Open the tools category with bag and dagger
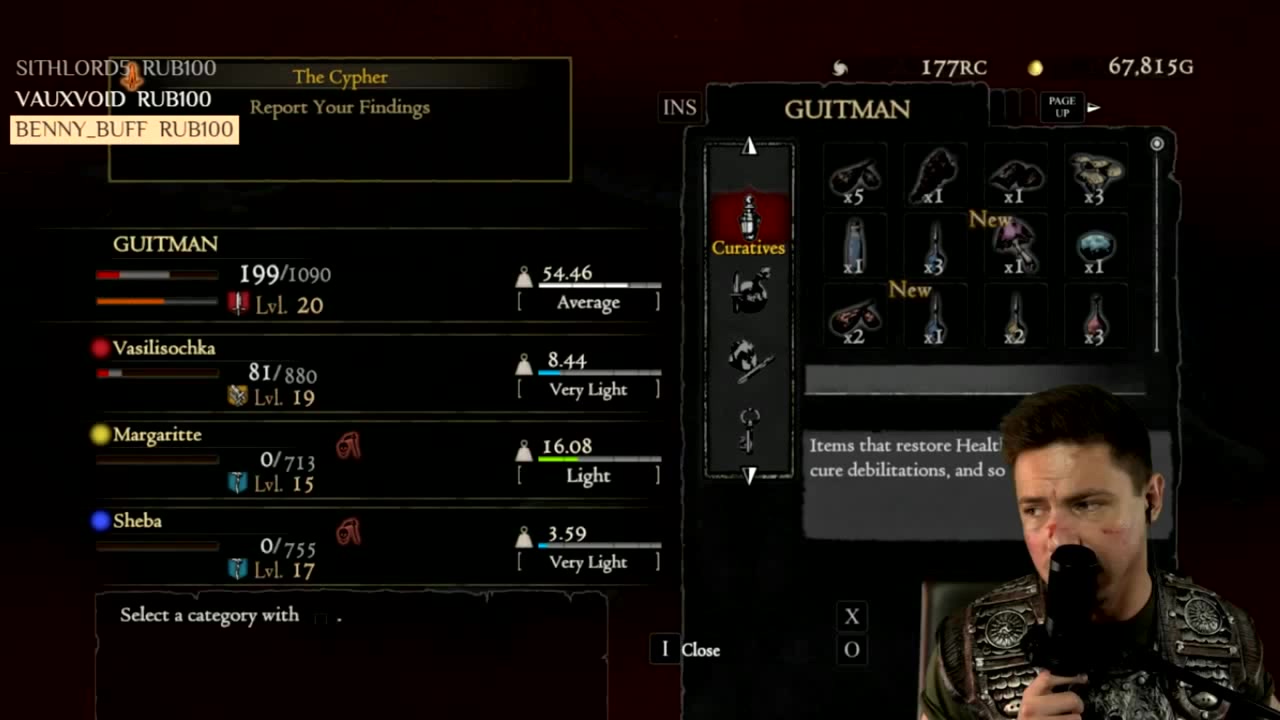This screenshot has height=720, width=1280. tap(749, 292)
